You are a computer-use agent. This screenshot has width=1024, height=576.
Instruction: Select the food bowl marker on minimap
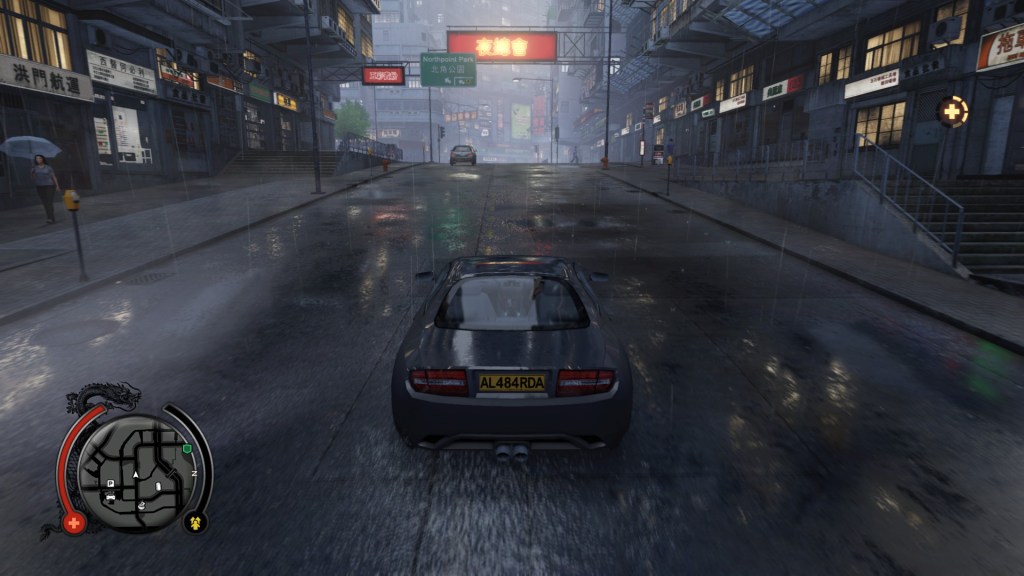pyautogui.click(x=142, y=504)
